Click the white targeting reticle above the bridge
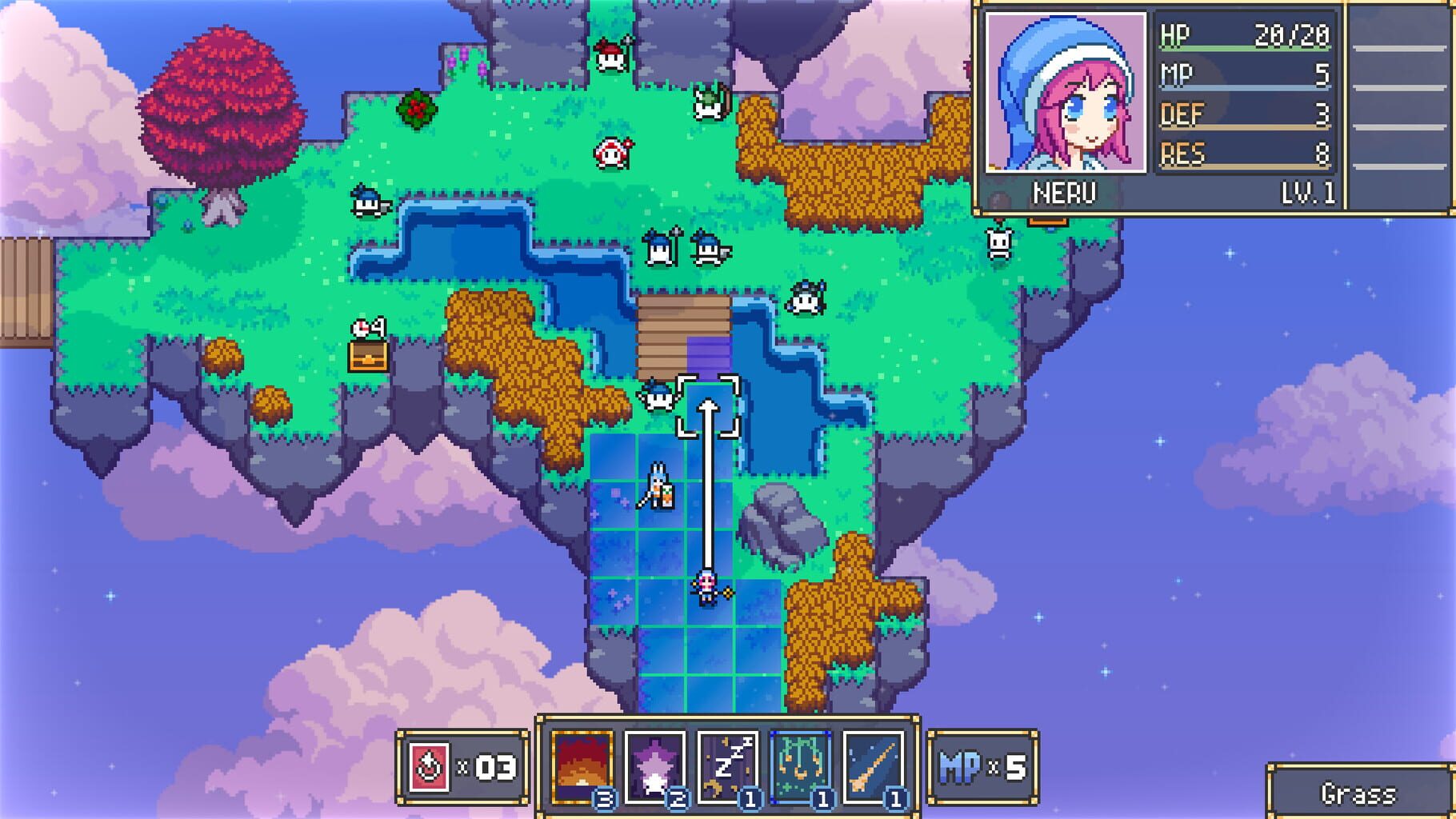This screenshot has width=1456, height=819. tap(707, 404)
